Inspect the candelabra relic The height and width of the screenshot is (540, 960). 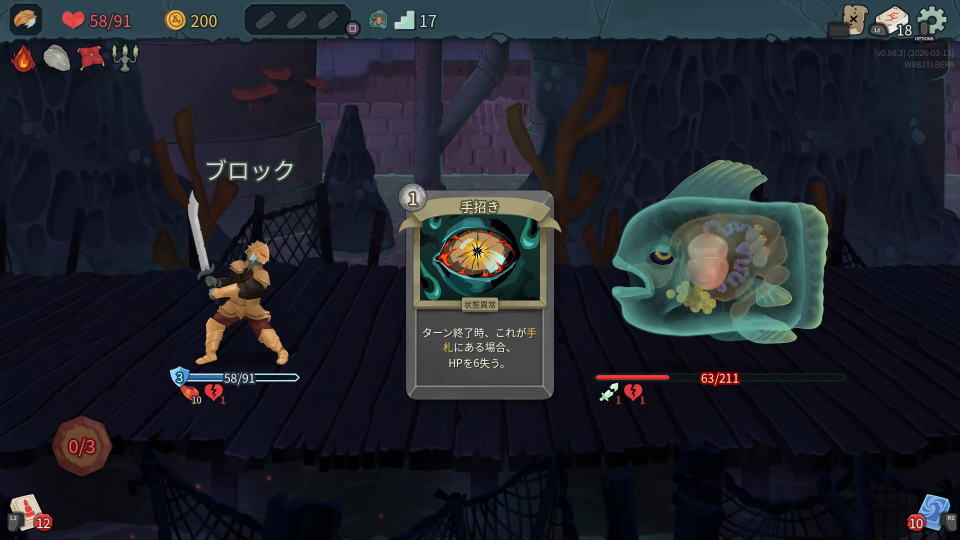pyautogui.click(x=125, y=58)
